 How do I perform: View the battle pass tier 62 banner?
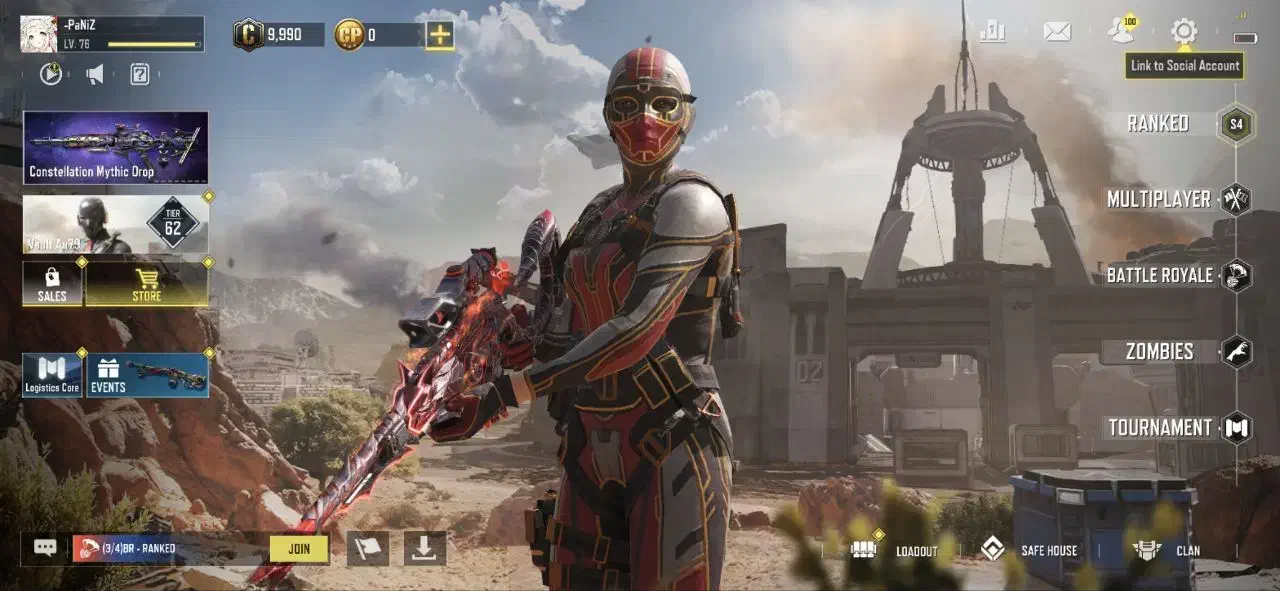coord(116,224)
